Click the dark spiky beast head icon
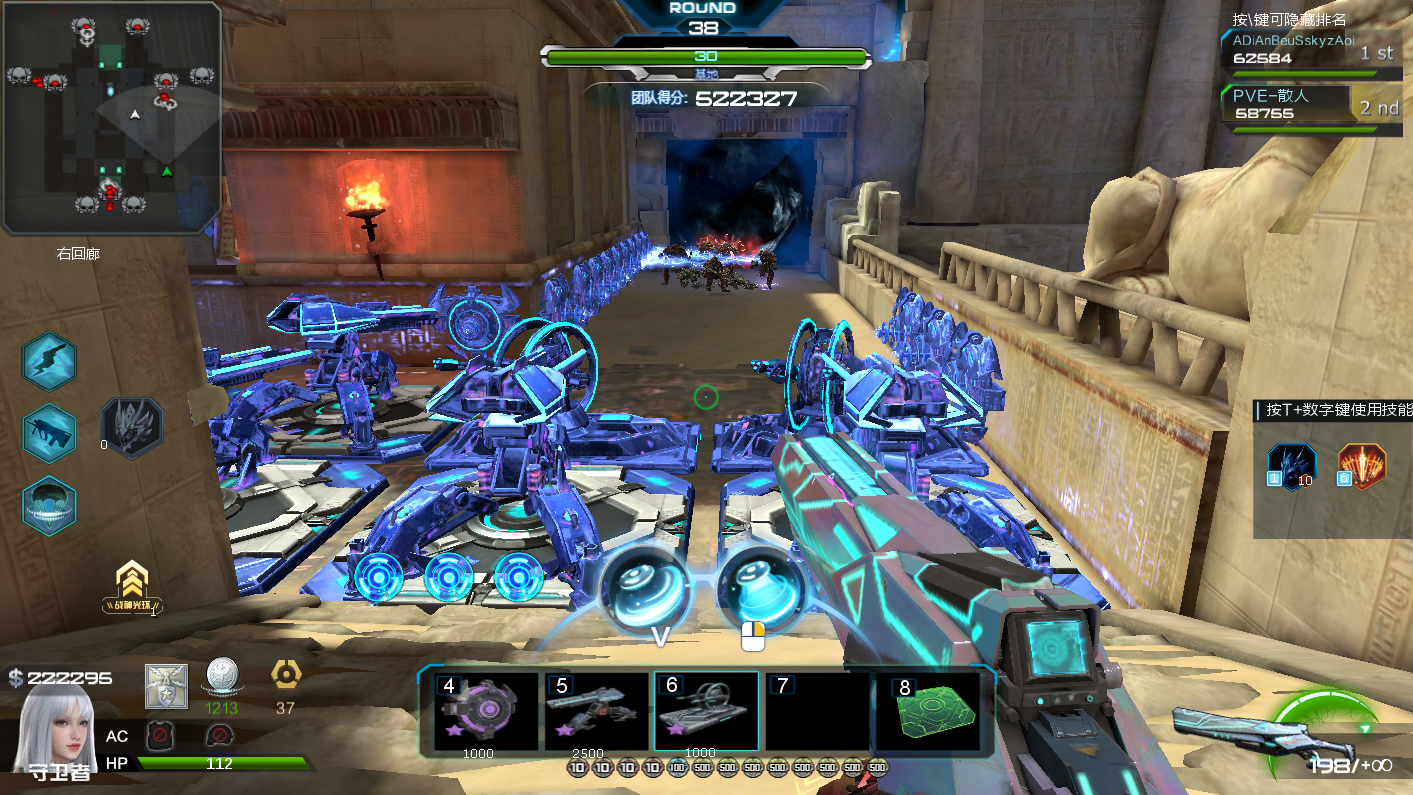The image size is (1413, 795). tap(134, 428)
